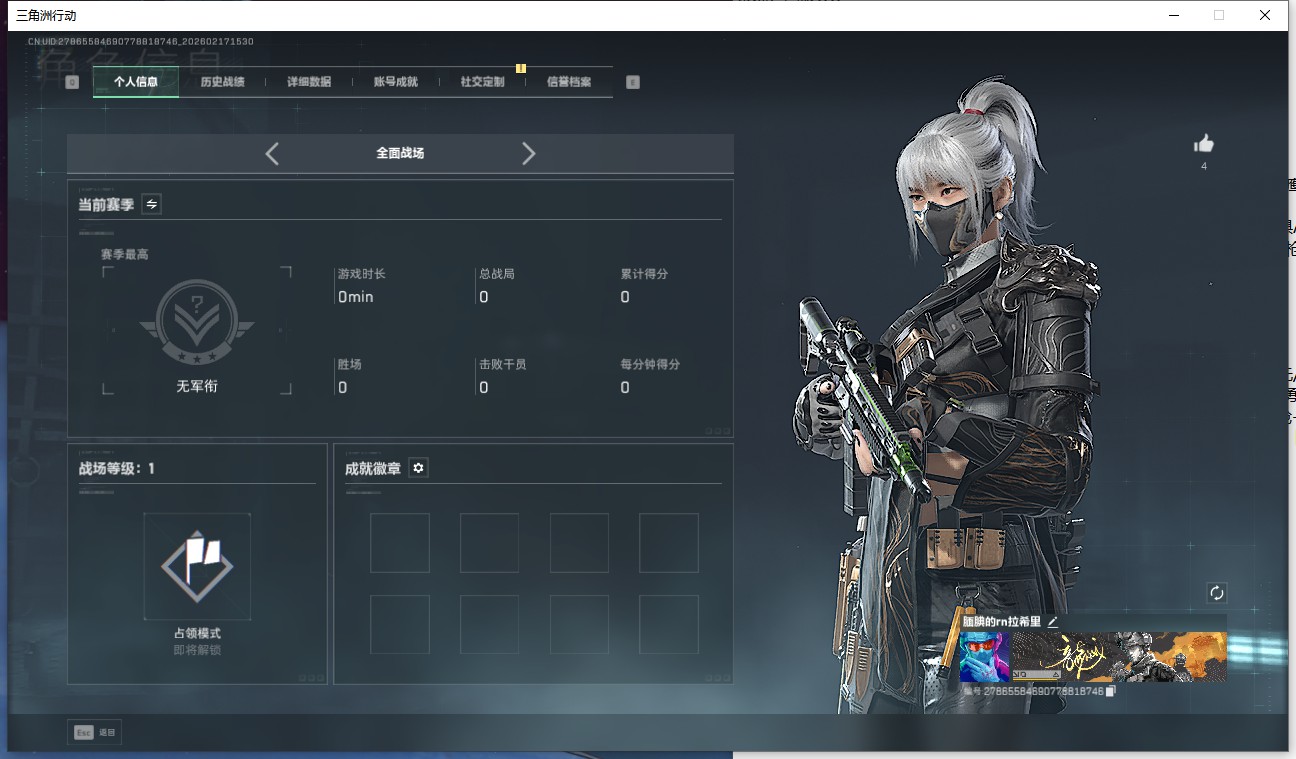Viewport: 1296px width, 759px height.
Task: Edit nickname using the pencil icon
Action: coord(1053,621)
